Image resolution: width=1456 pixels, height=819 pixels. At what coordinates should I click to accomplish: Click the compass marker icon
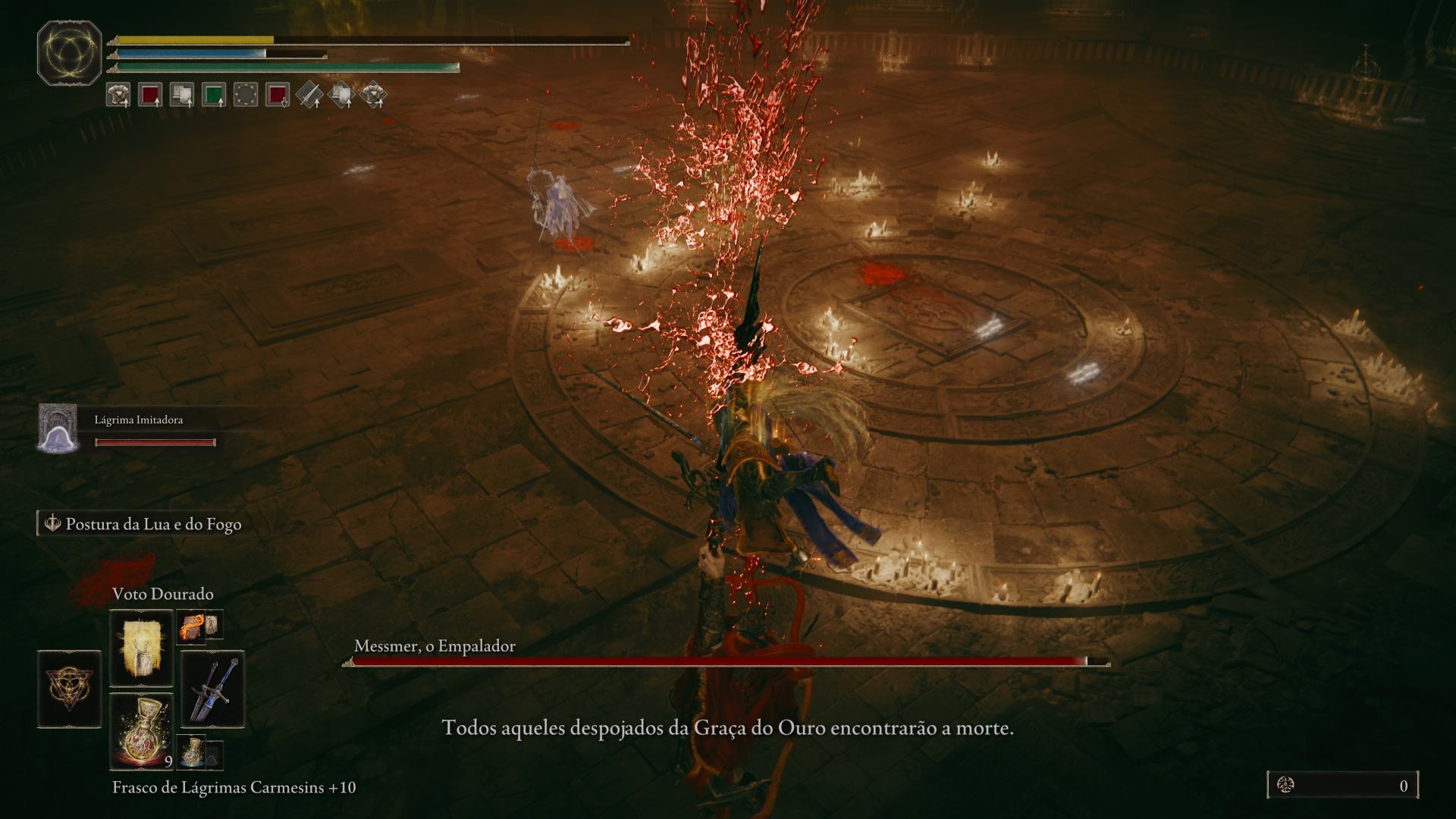pos(1366,65)
